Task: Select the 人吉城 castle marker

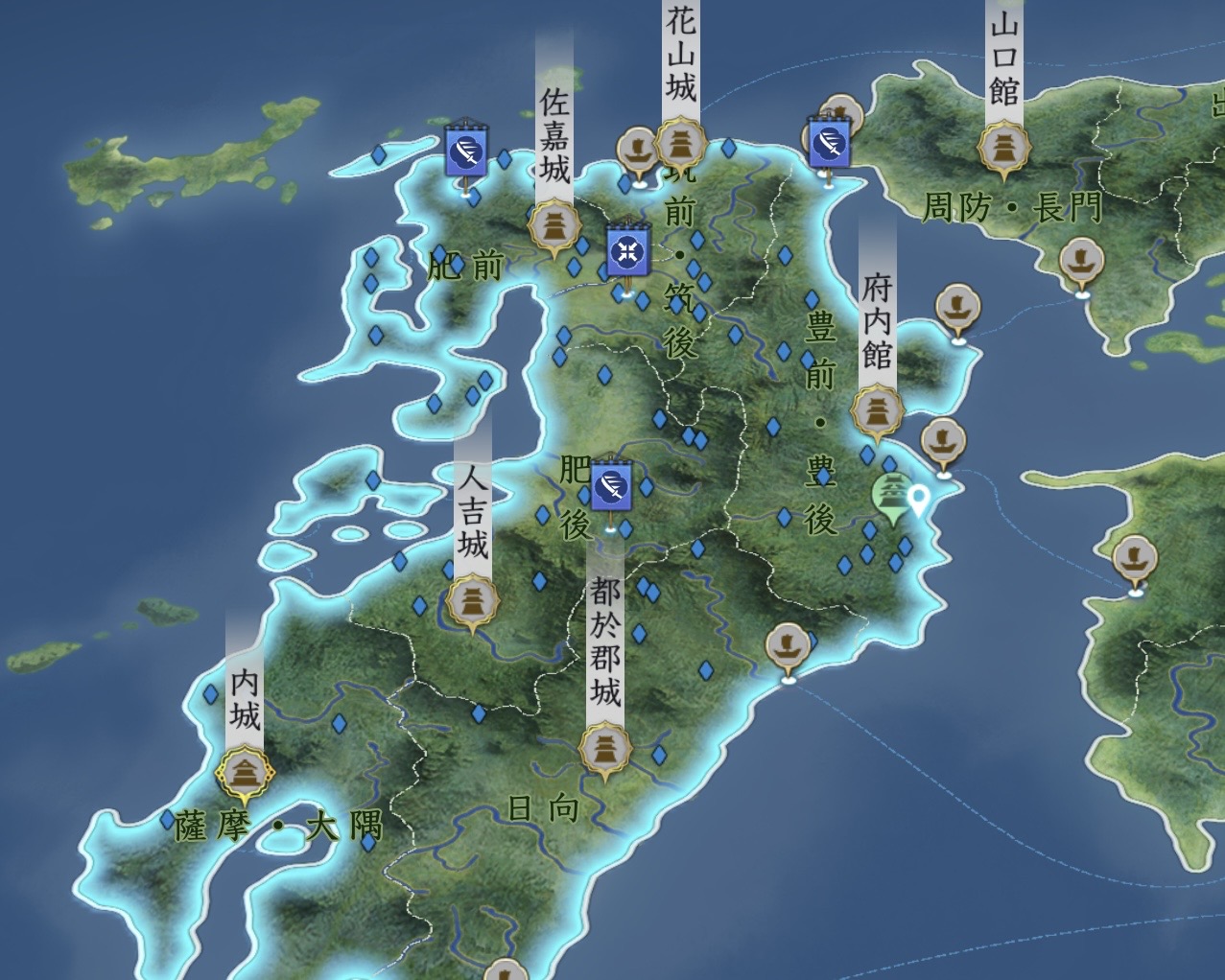Action: tap(472, 602)
